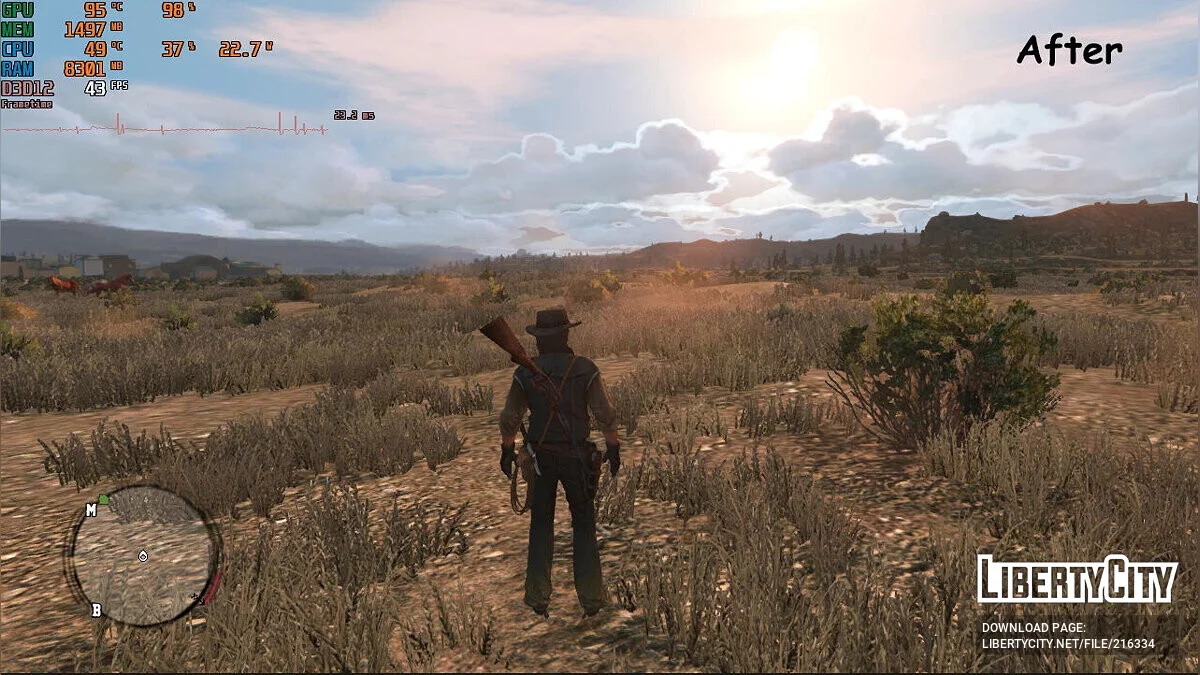The width and height of the screenshot is (1200, 675).
Task: Open the LibertyCity.net download page link
Action: (x=1067, y=644)
